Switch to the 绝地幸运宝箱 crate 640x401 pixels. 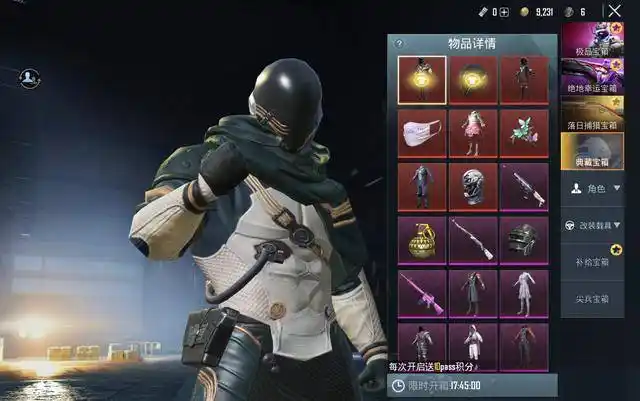(x=599, y=76)
